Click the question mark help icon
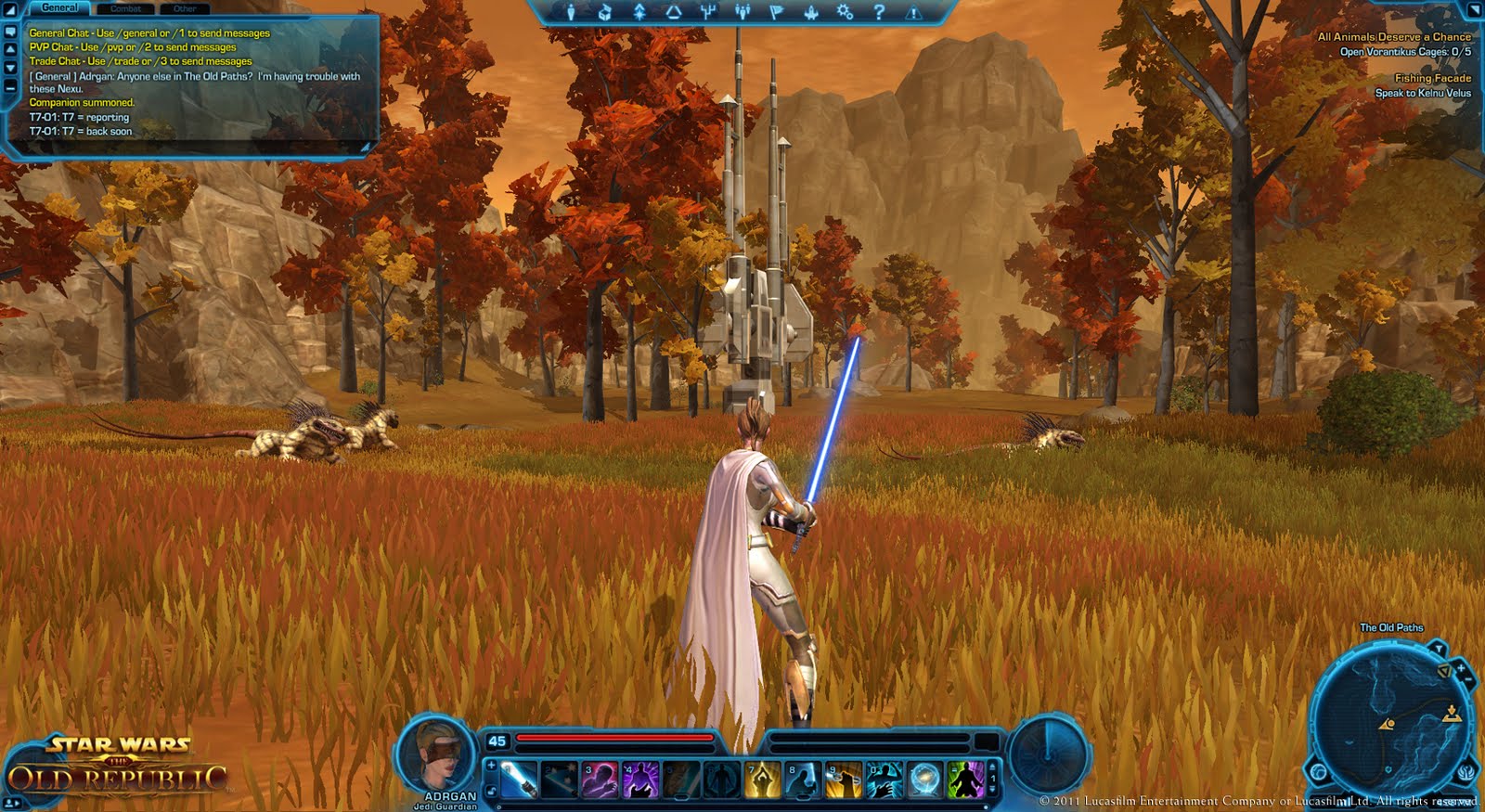This screenshot has width=1485, height=812. tap(879, 12)
